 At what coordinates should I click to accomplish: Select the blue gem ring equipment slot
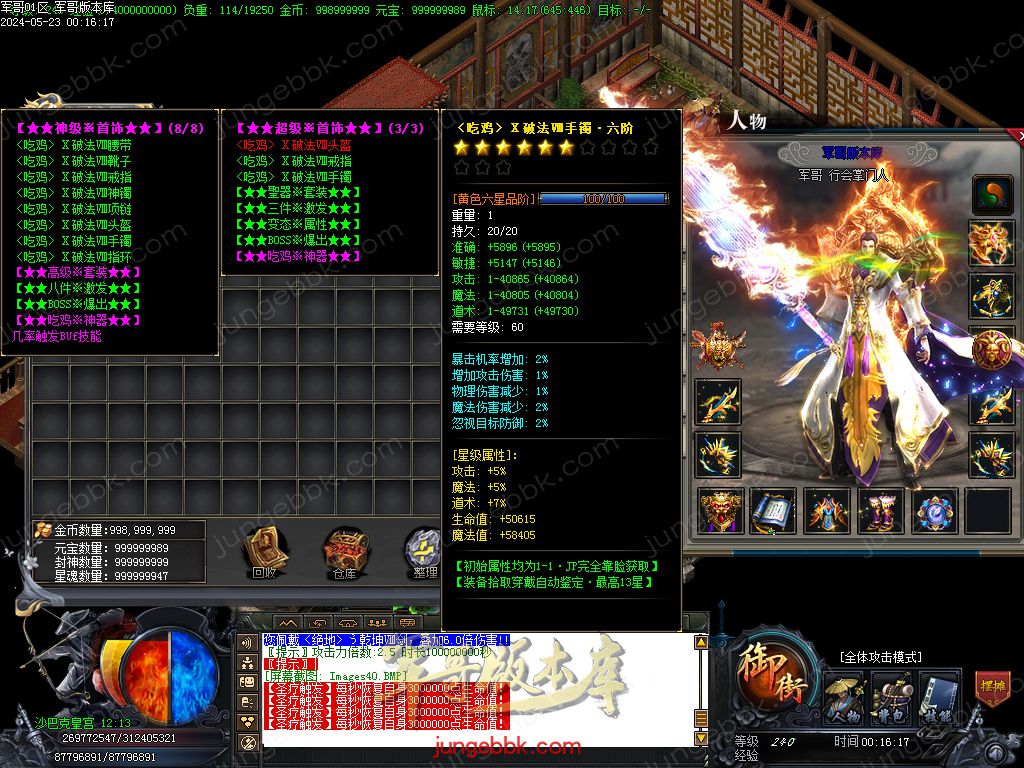pos(934,511)
